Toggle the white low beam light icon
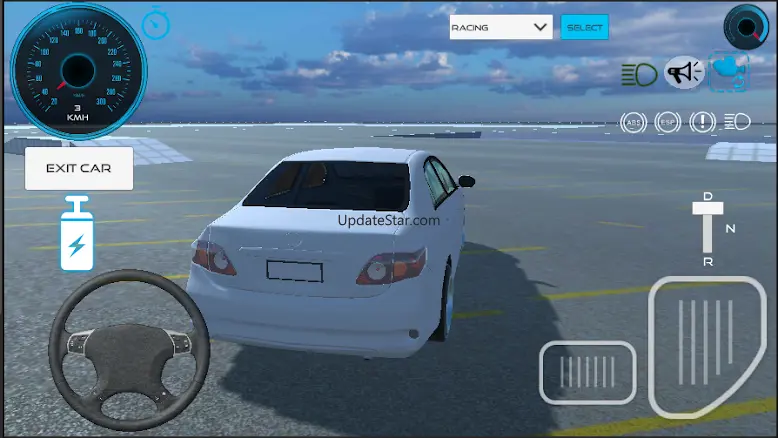The height and width of the screenshot is (438, 778). click(x=736, y=122)
